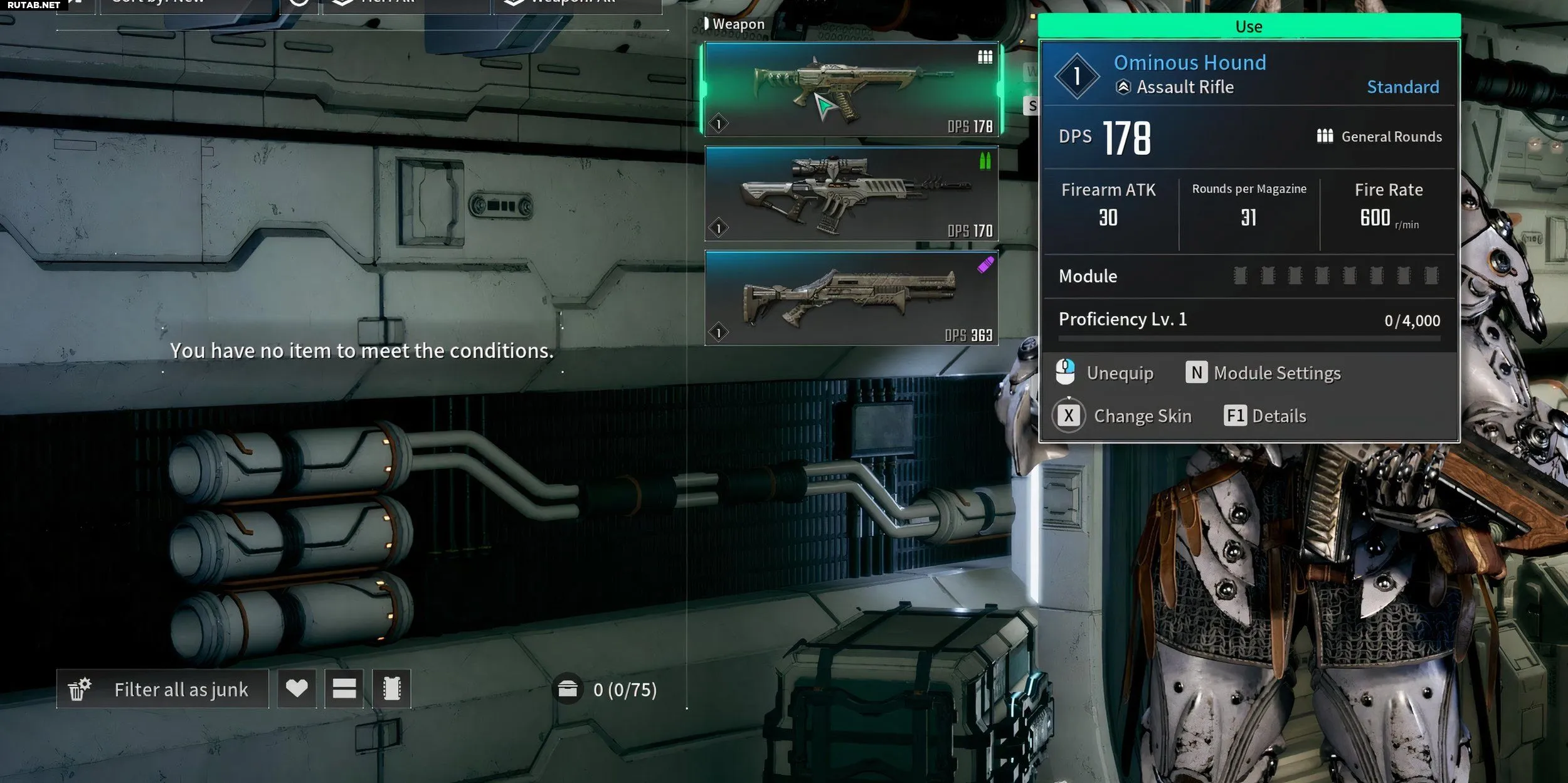Click the green Use button
This screenshot has height=783, width=1568.
[1248, 27]
